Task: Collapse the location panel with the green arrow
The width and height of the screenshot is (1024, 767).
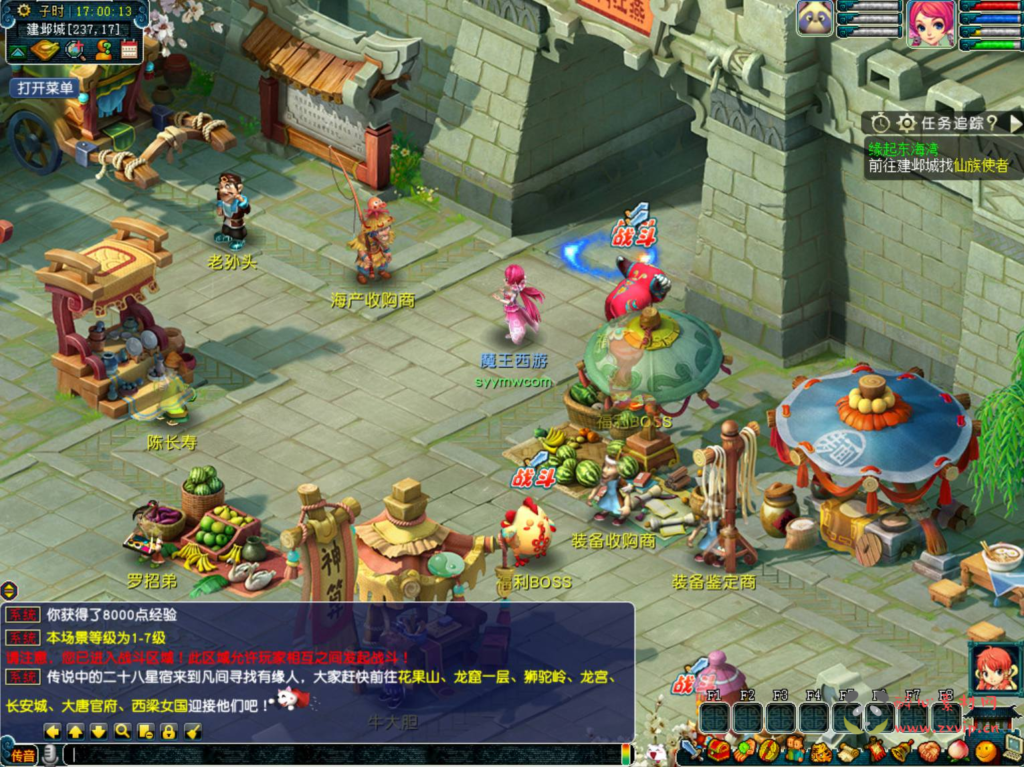Action: [x=18, y=50]
